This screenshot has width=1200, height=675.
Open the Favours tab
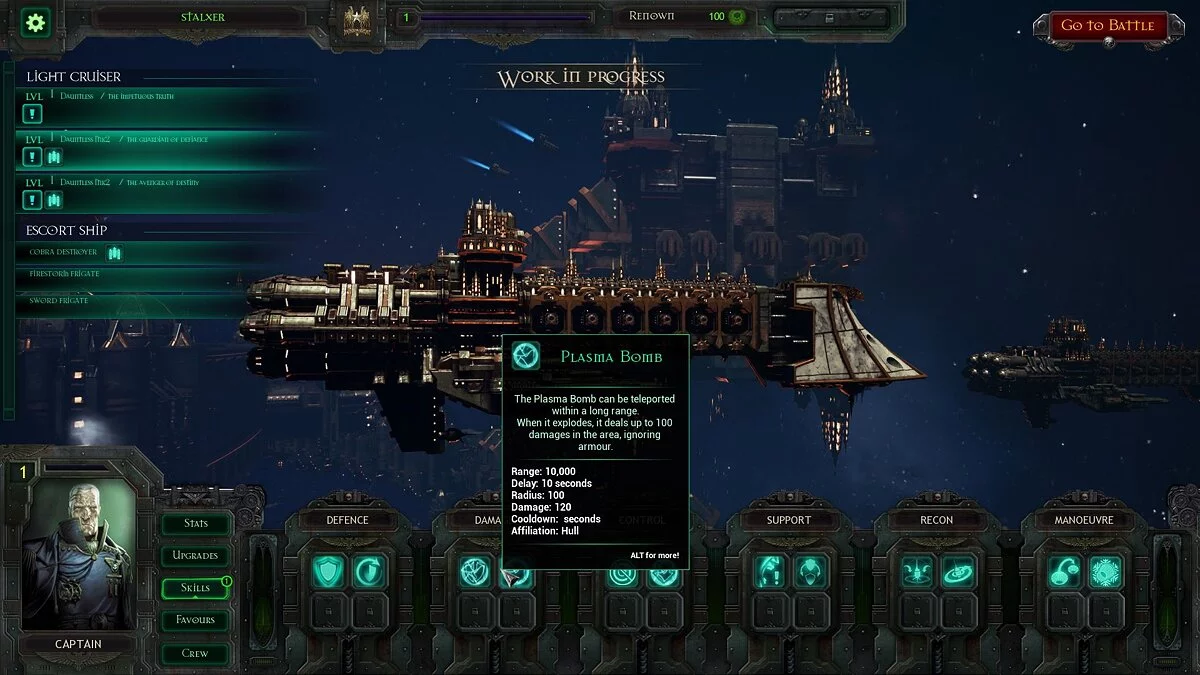pos(196,620)
